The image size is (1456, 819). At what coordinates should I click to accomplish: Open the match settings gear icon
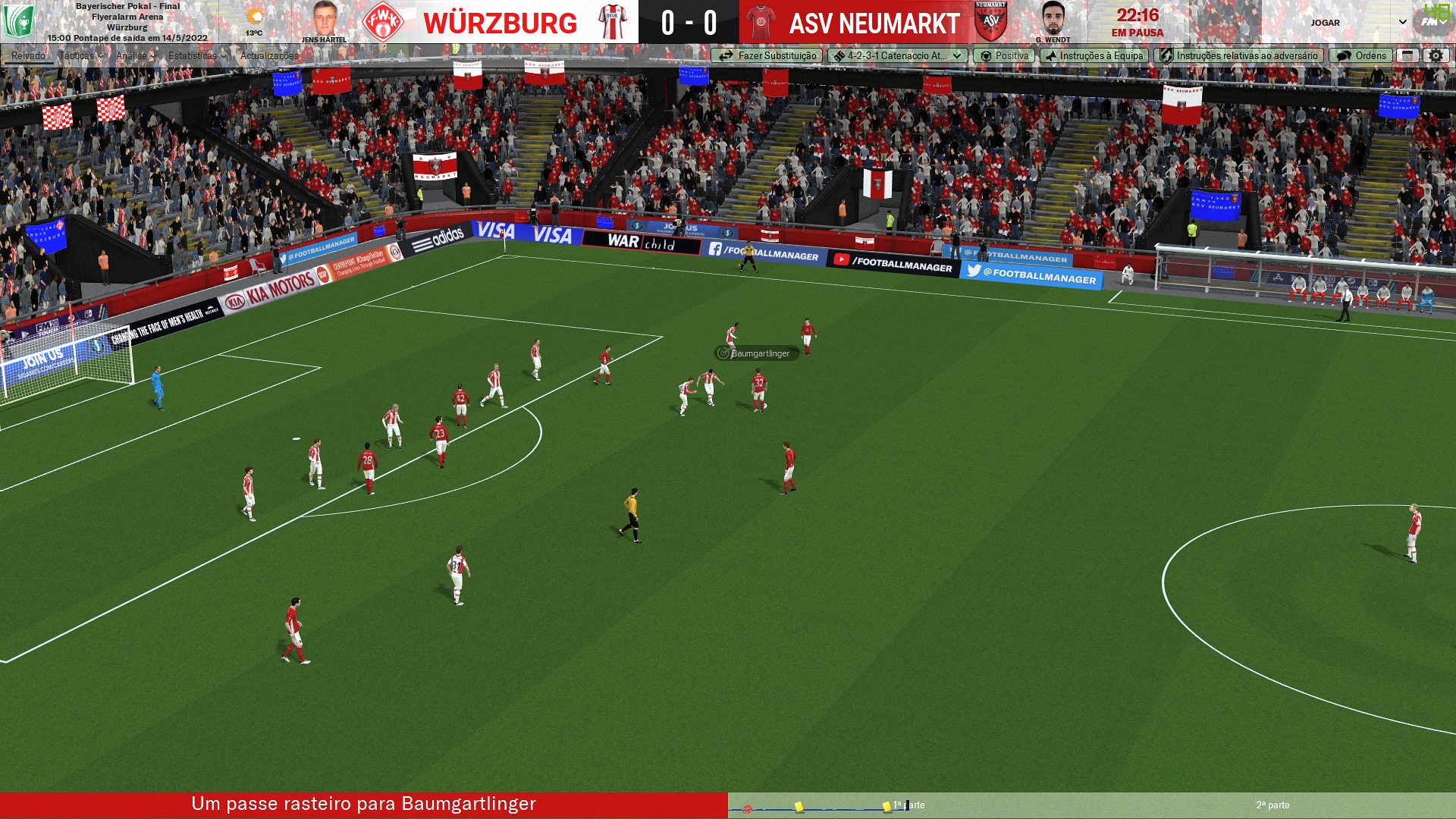tap(1436, 55)
